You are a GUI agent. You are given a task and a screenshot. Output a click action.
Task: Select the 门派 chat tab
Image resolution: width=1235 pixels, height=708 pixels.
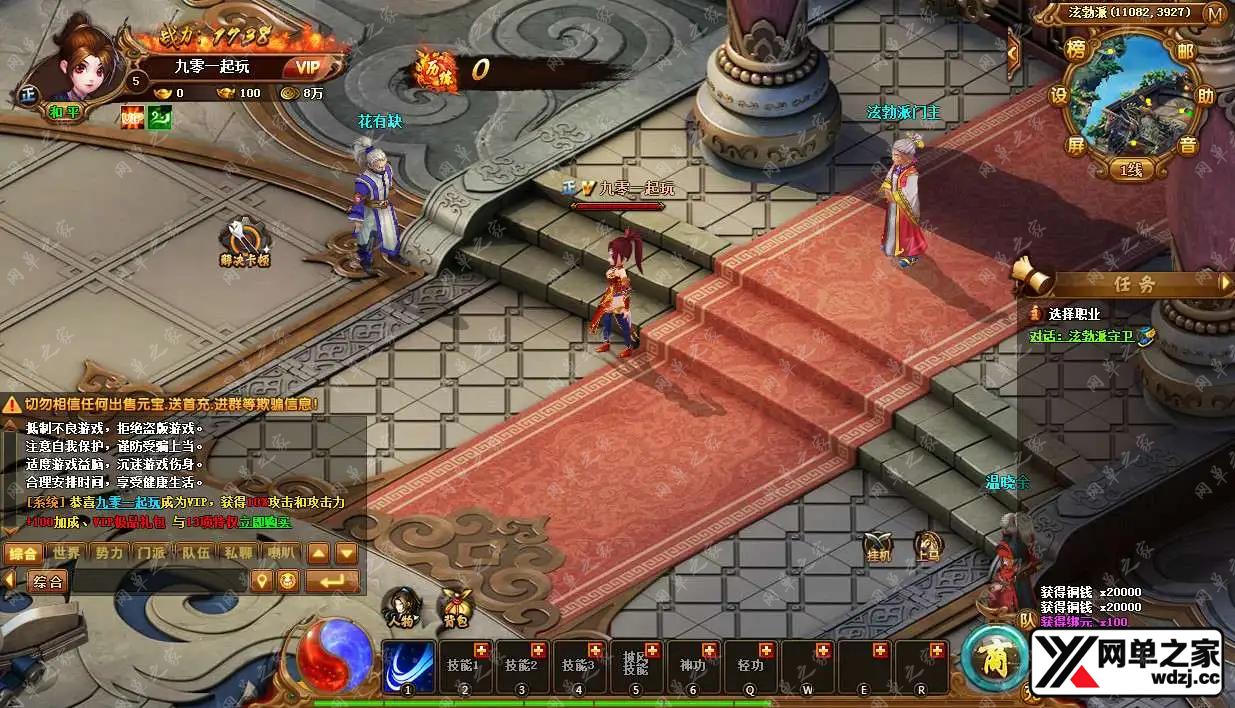(151, 553)
